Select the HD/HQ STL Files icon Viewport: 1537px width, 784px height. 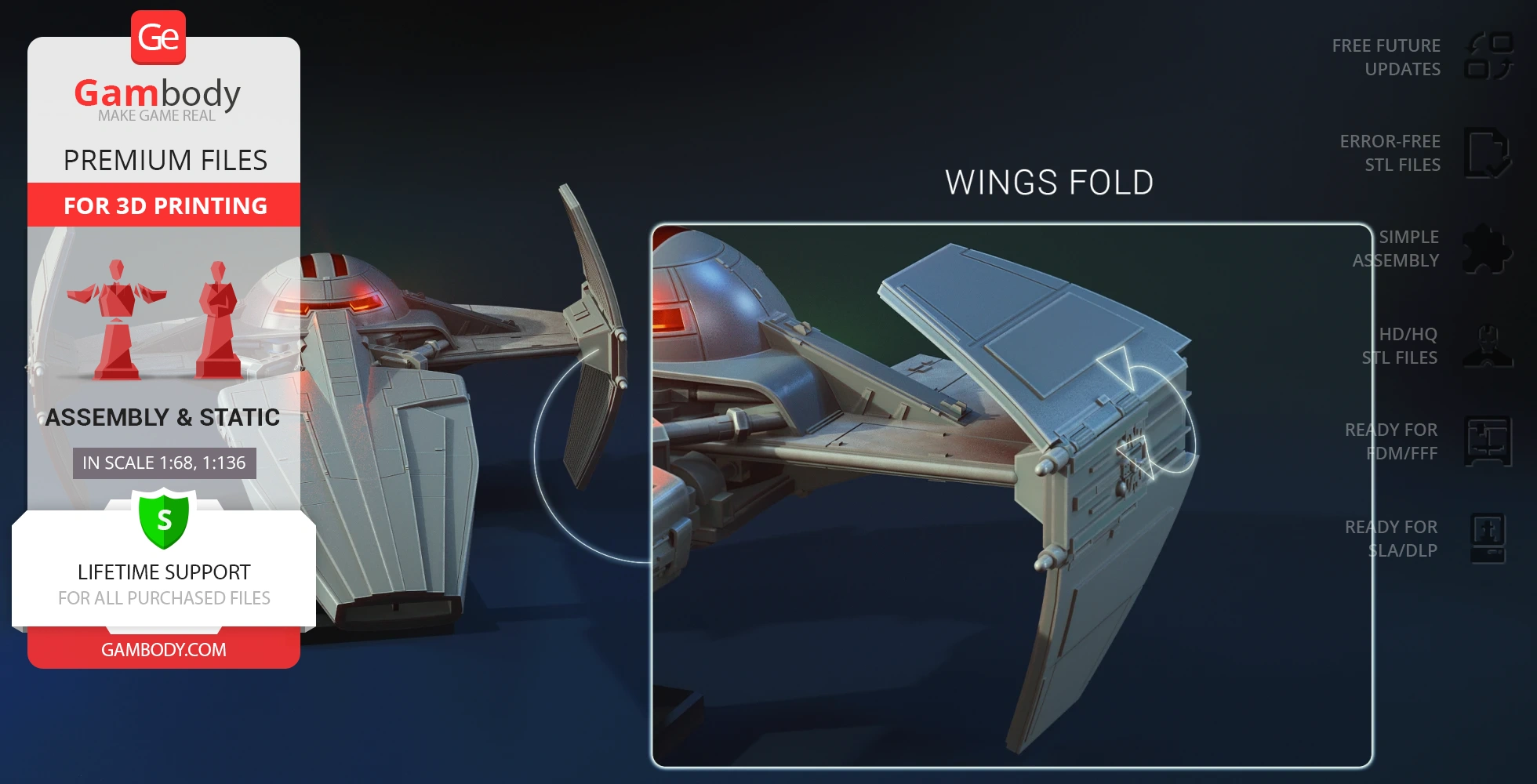pyautogui.click(x=1488, y=346)
